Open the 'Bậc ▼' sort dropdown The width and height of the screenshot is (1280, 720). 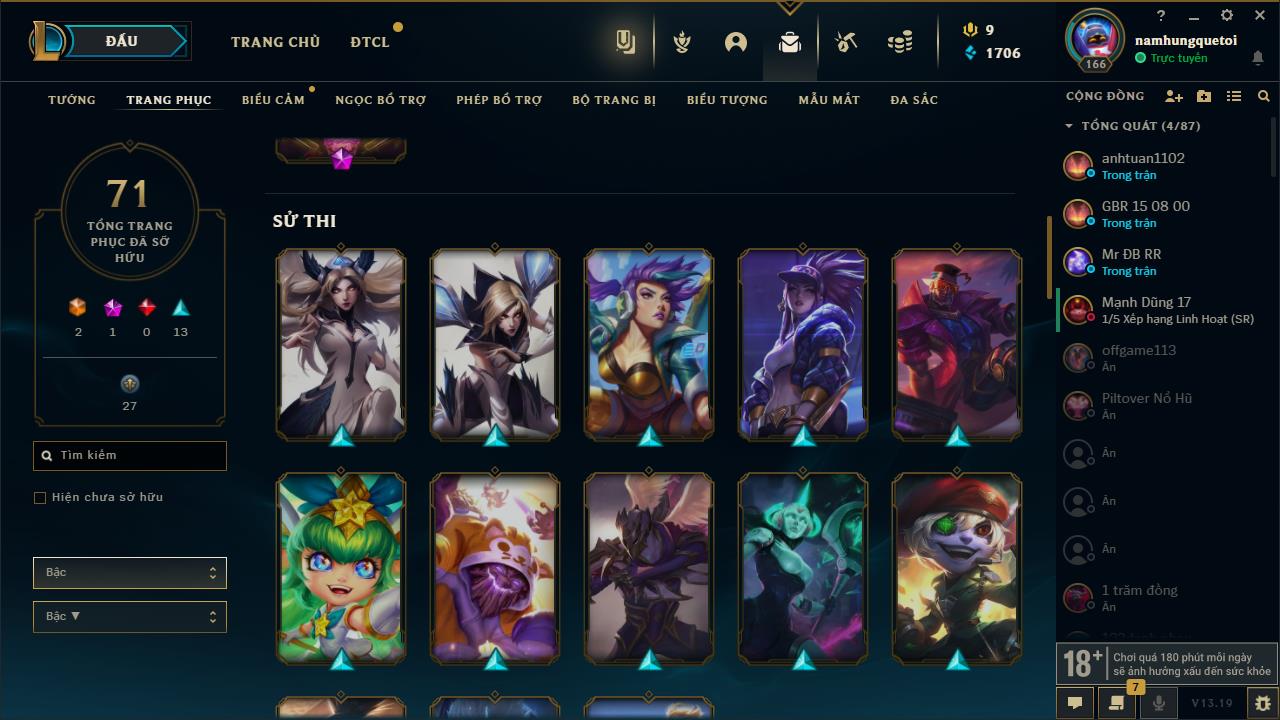(x=129, y=616)
